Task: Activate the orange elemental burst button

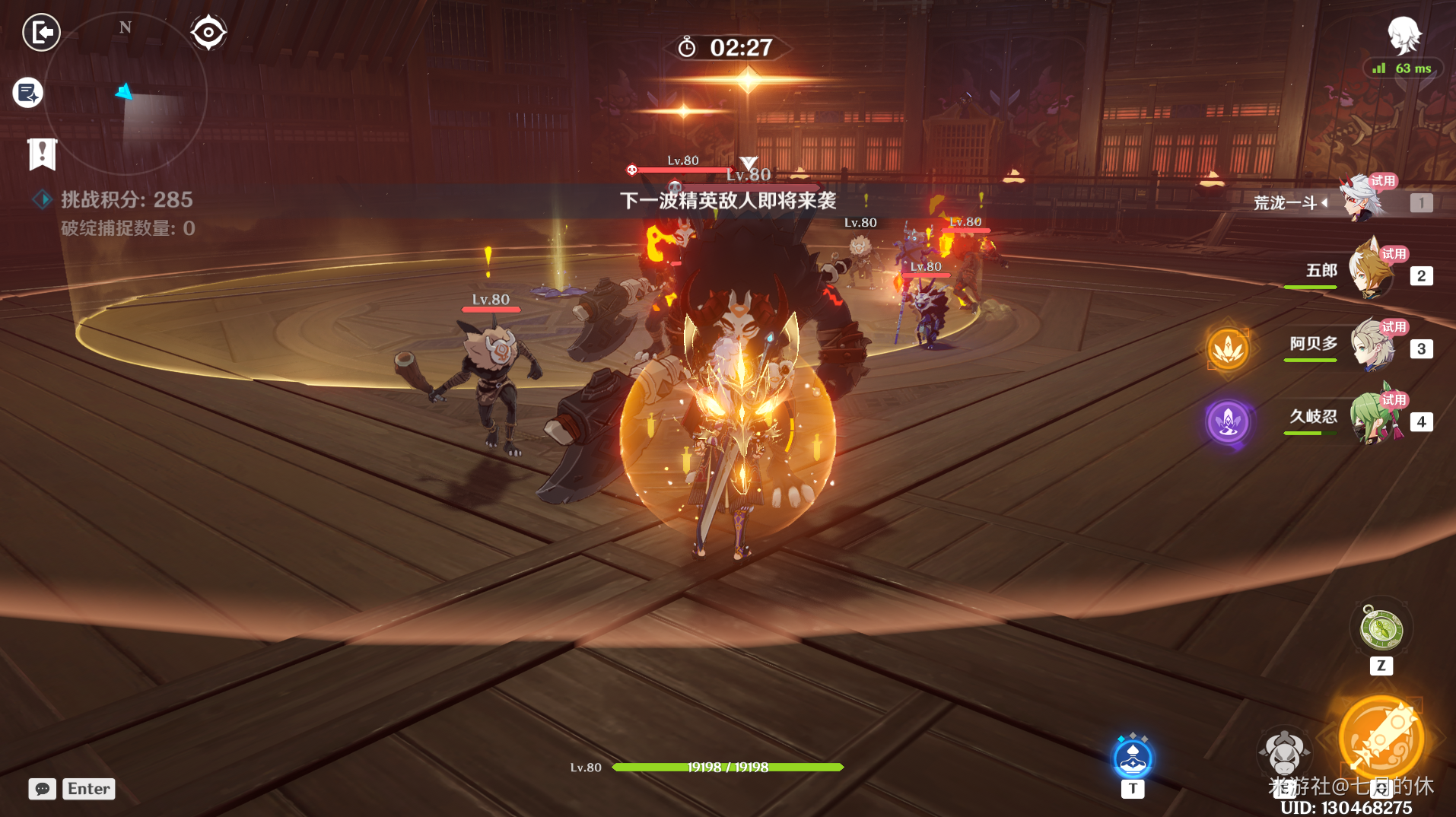Action: 1381,738
